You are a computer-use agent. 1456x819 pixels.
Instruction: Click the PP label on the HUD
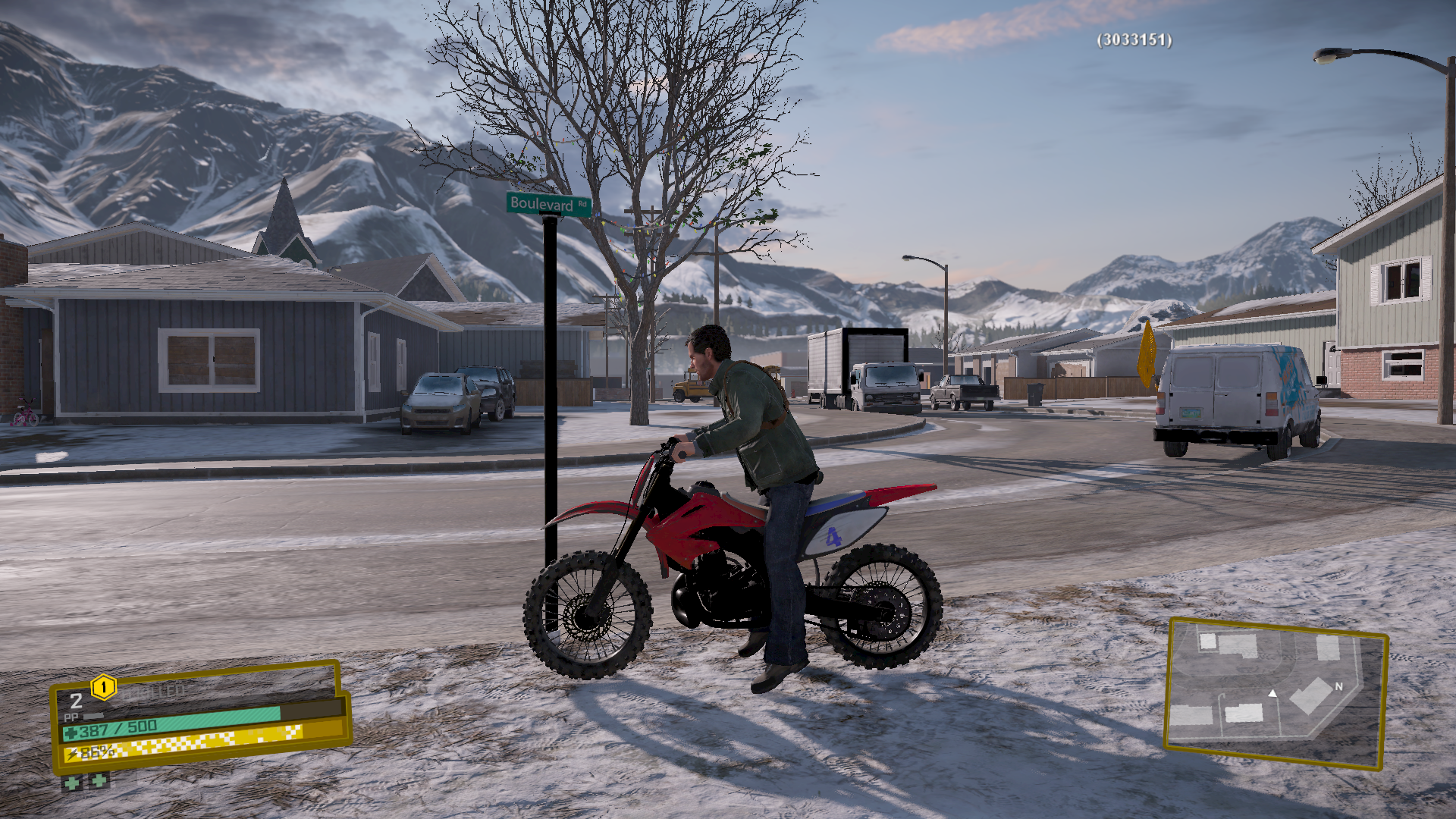coord(71,716)
